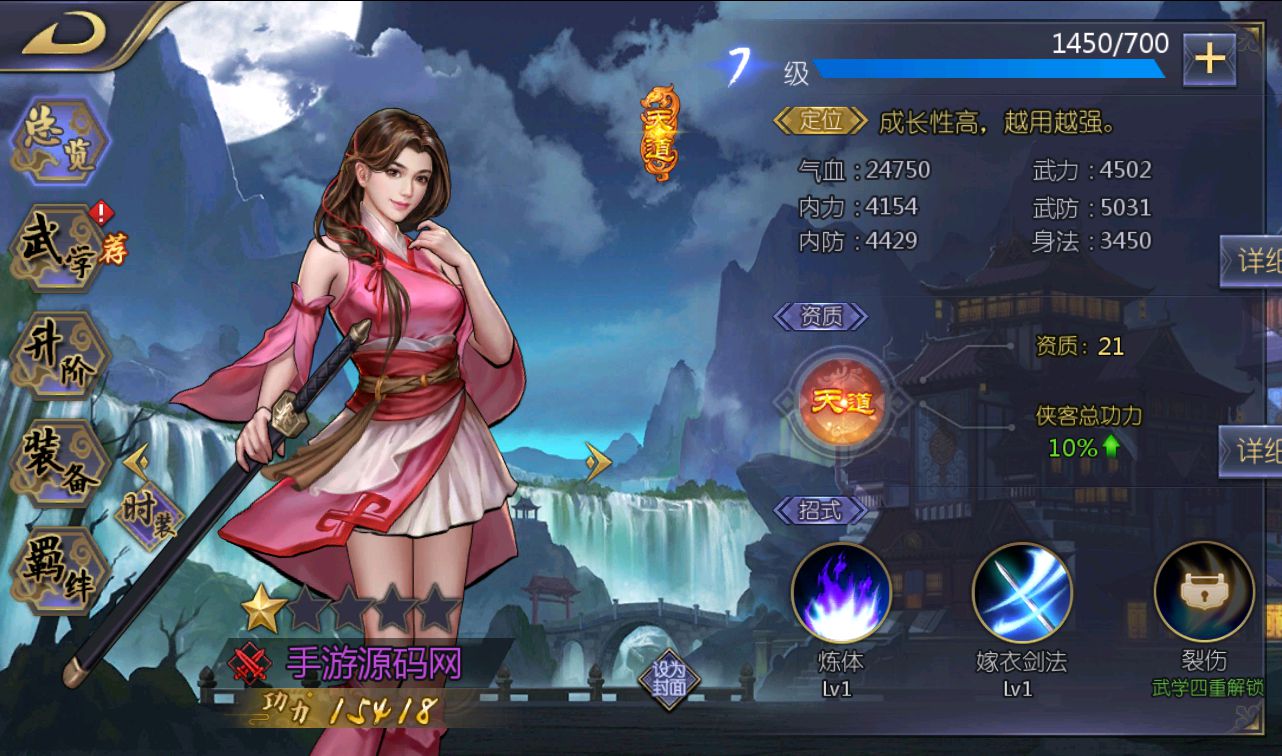Expand the lower 详细 aptitude details panel
This screenshot has height=756, width=1282.
coord(1255,452)
